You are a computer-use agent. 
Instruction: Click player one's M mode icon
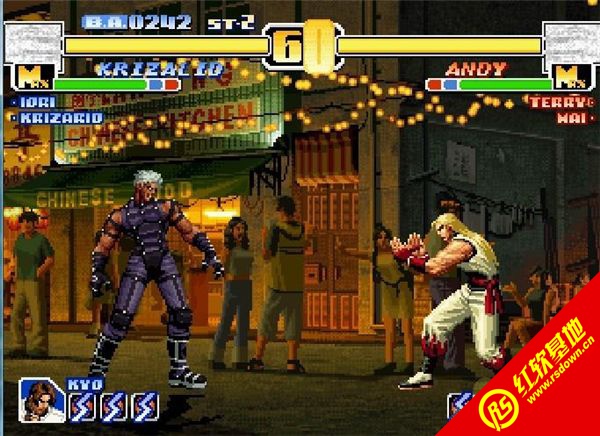coord(28,76)
